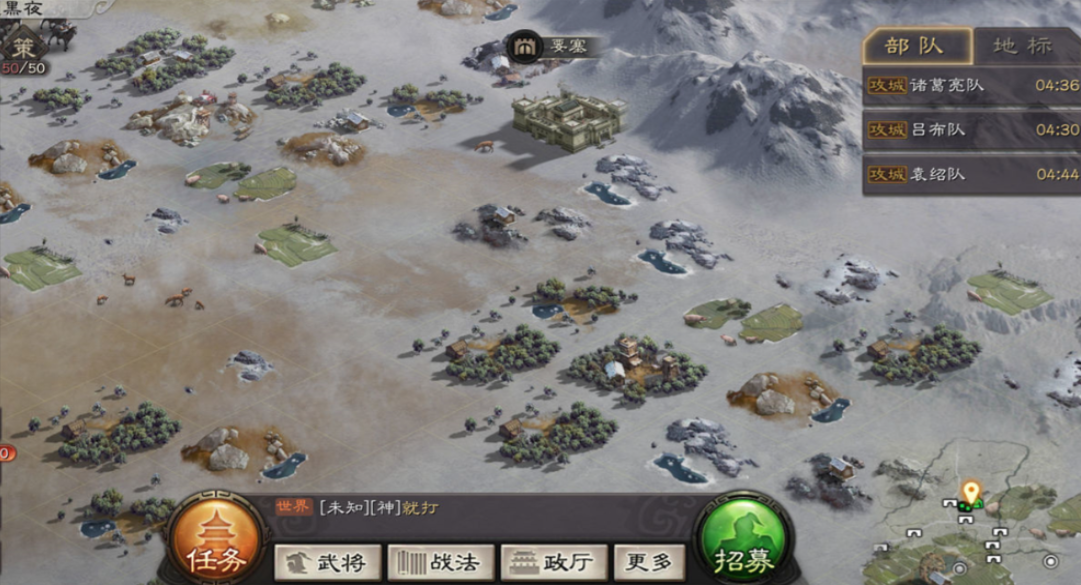Open the 战法 tactics menu
Viewport: 1081px width, 585px height.
click(x=440, y=562)
